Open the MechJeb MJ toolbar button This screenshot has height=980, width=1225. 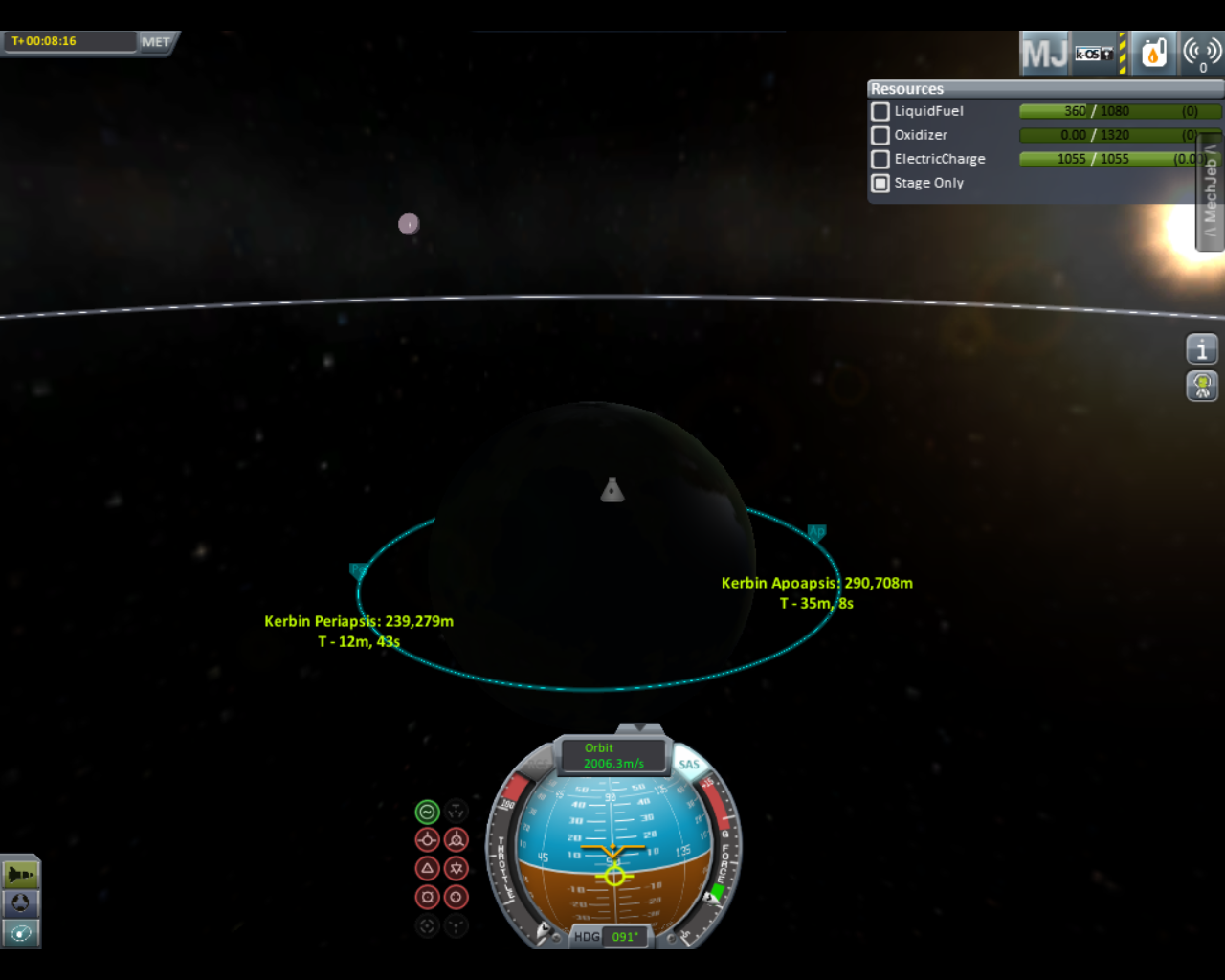1044,54
